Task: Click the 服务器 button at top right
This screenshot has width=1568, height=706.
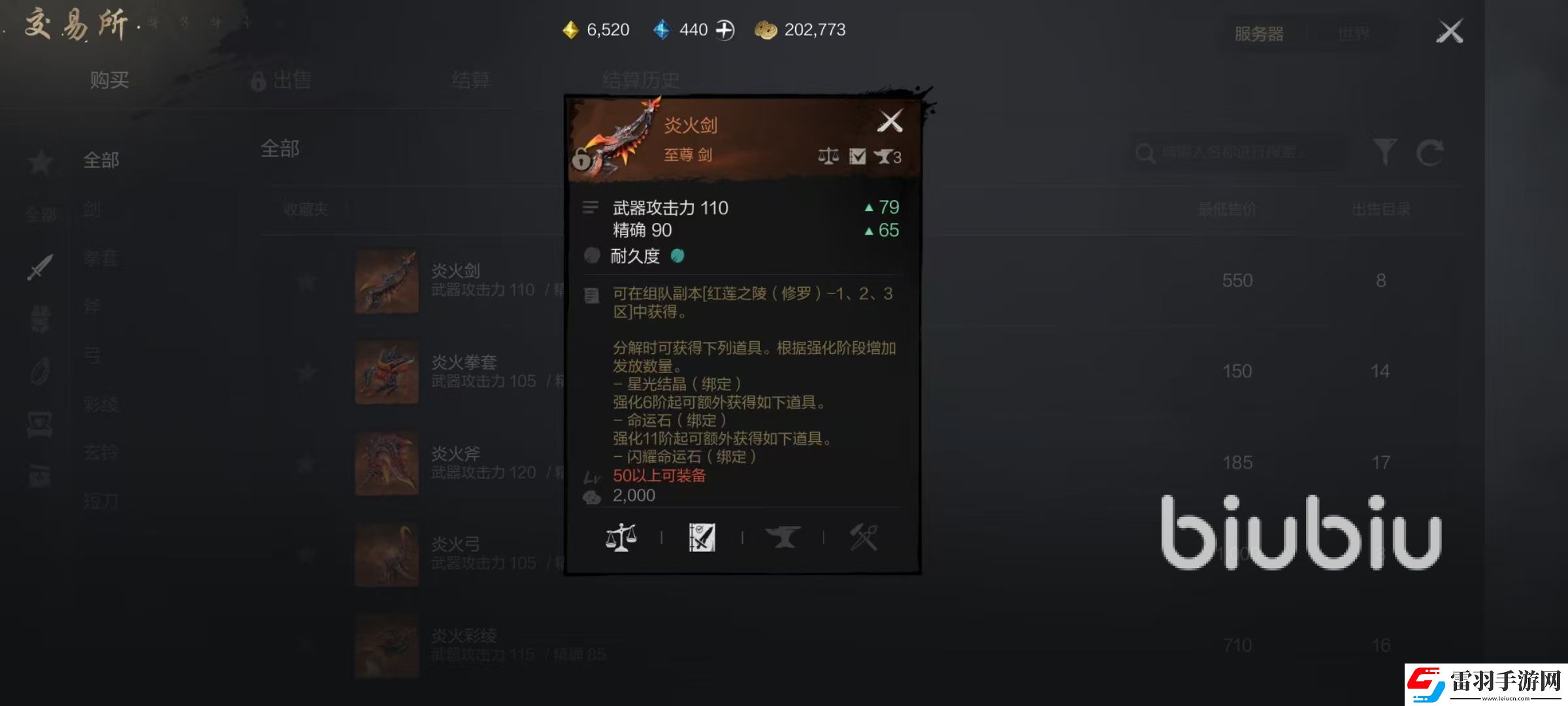Action: 1260,33
